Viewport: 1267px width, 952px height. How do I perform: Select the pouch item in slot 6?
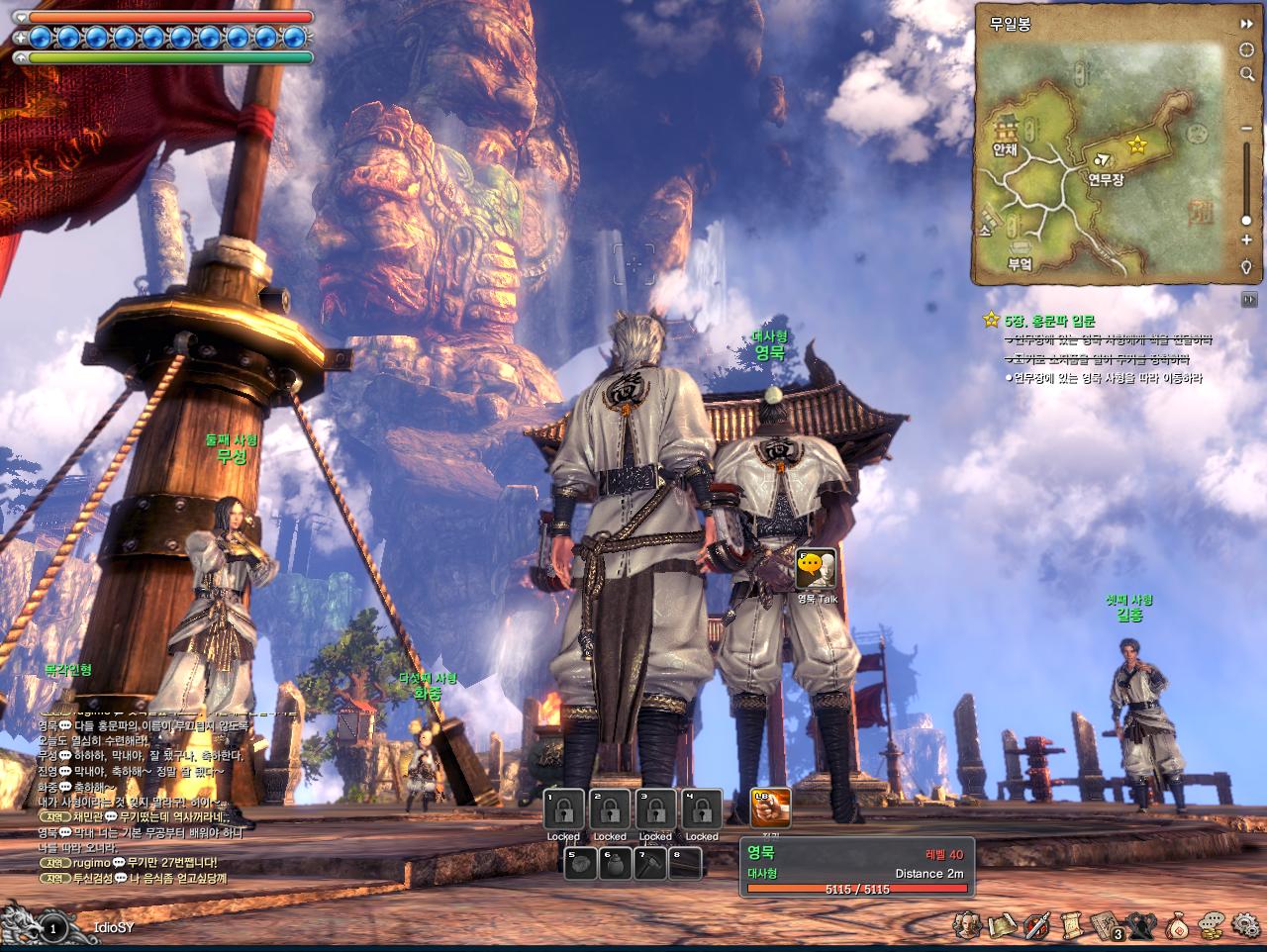(614, 864)
